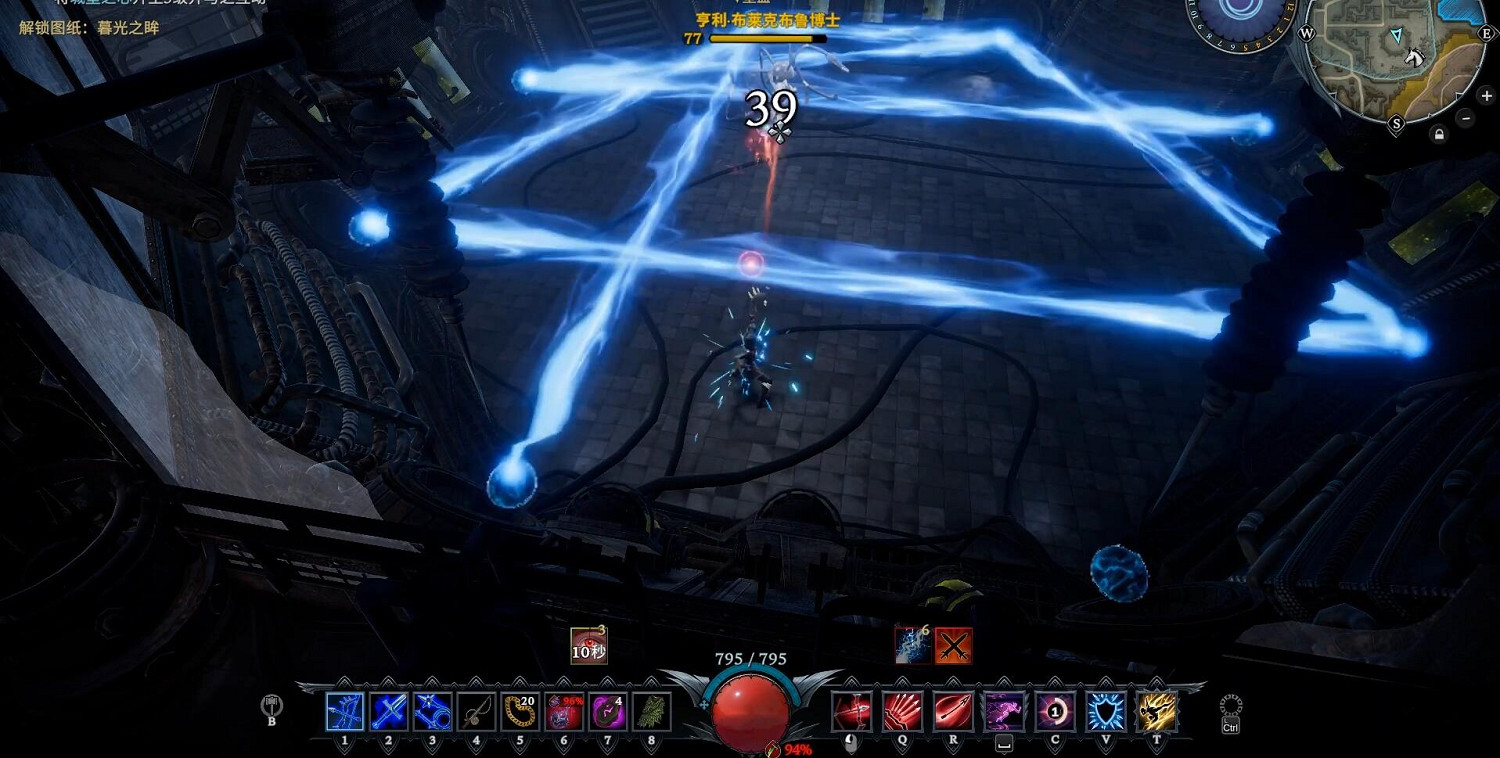The width and height of the screenshot is (1500, 758).
Task: Select the green leaf item in slot 8
Action: pos(651,712)
